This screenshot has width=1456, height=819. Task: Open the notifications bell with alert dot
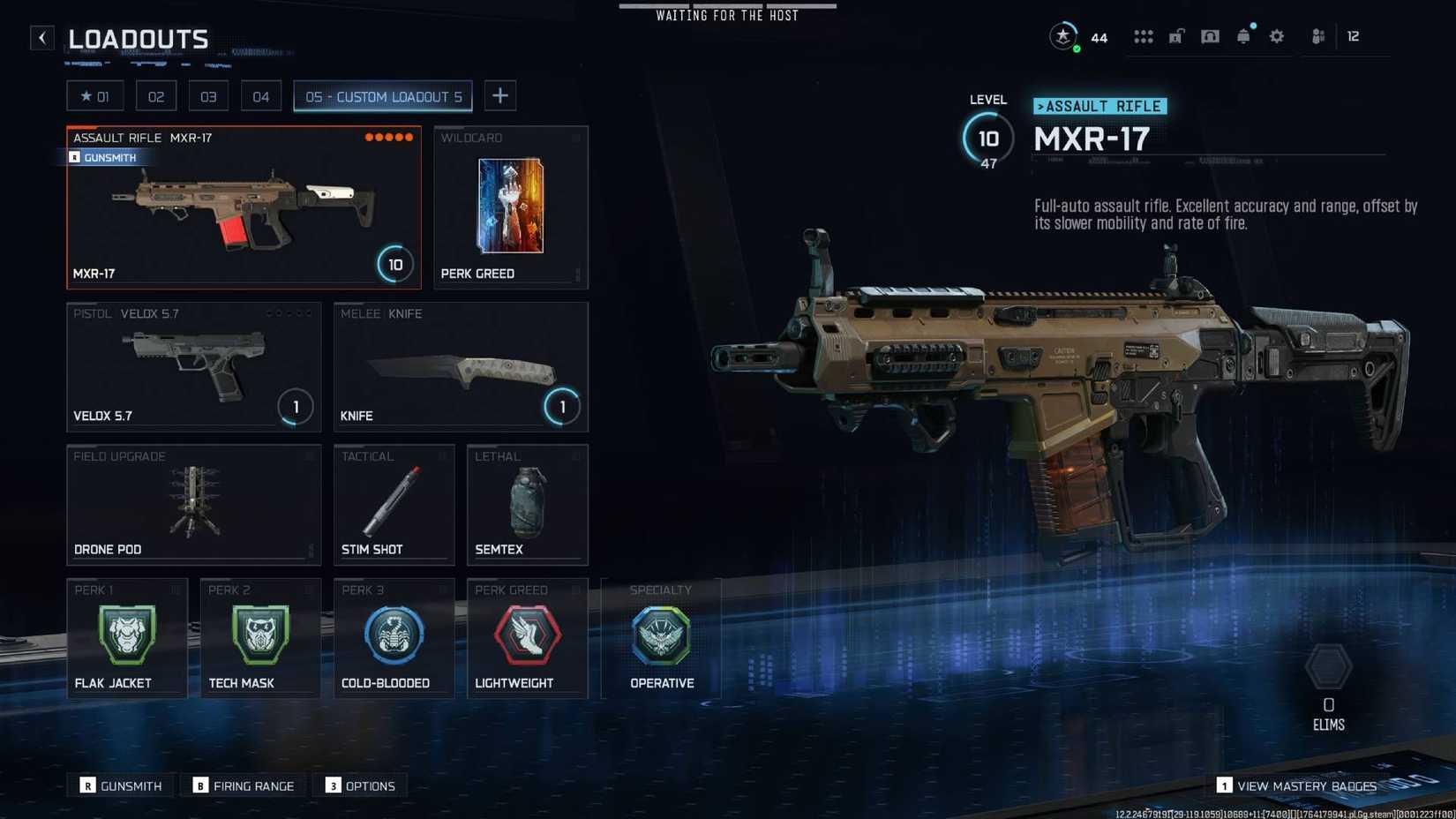tap(1243, 36)
